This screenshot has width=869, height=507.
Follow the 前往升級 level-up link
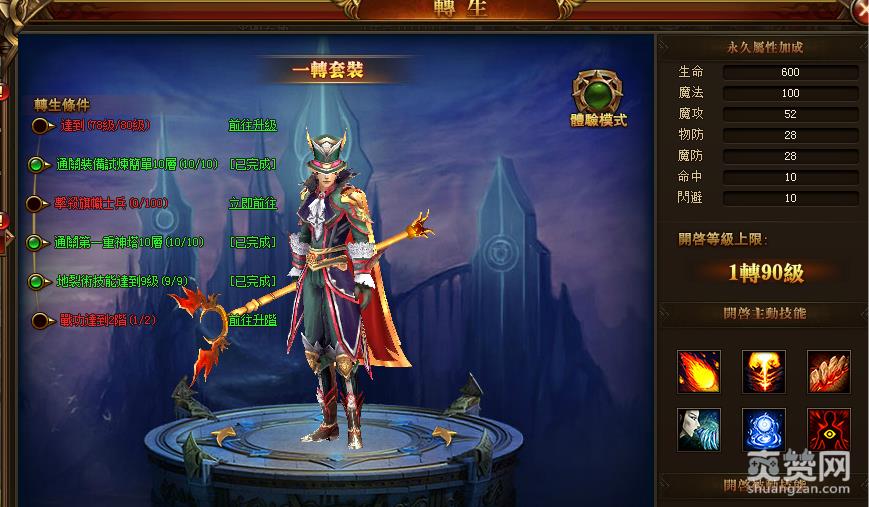(x=252, y=126)
